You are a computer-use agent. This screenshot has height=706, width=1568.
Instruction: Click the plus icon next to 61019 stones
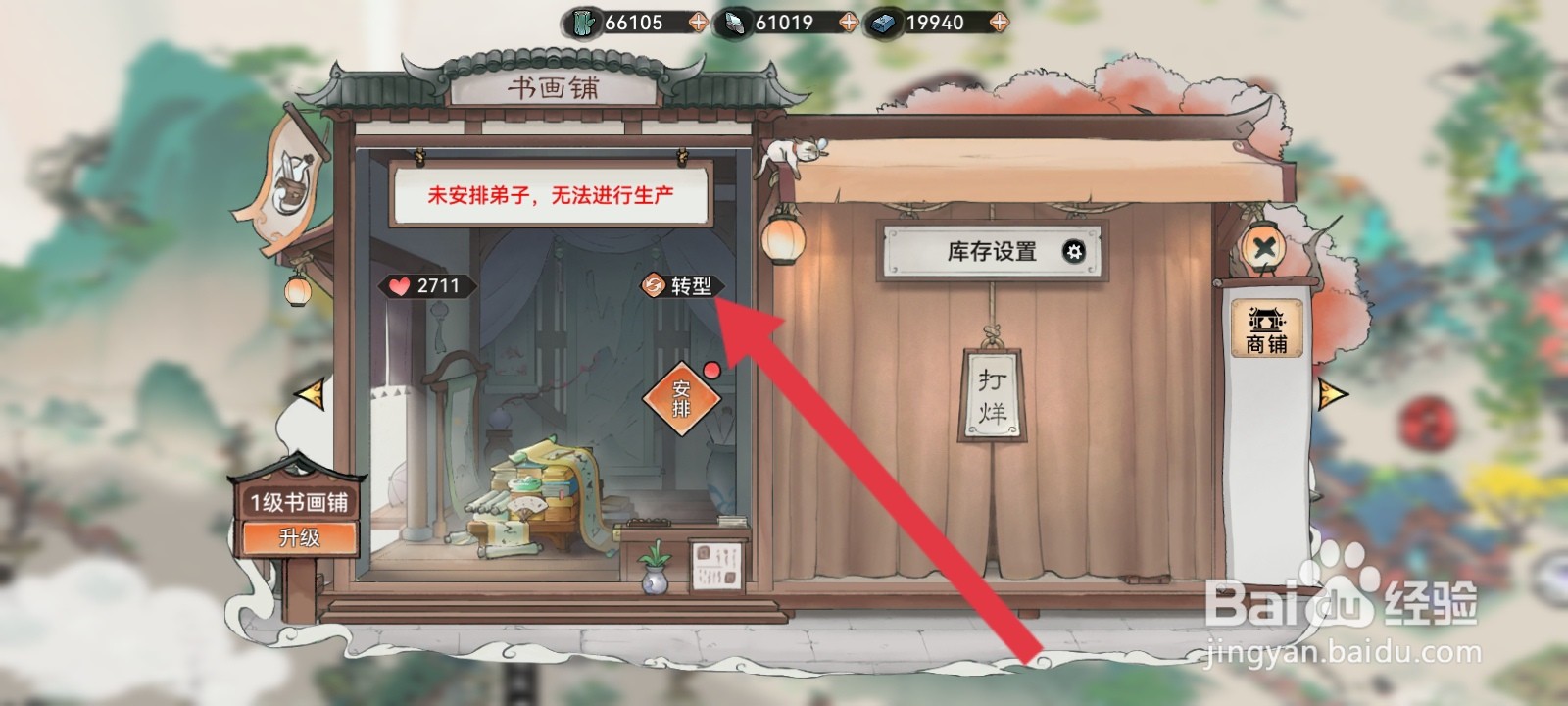coord(849,22)
